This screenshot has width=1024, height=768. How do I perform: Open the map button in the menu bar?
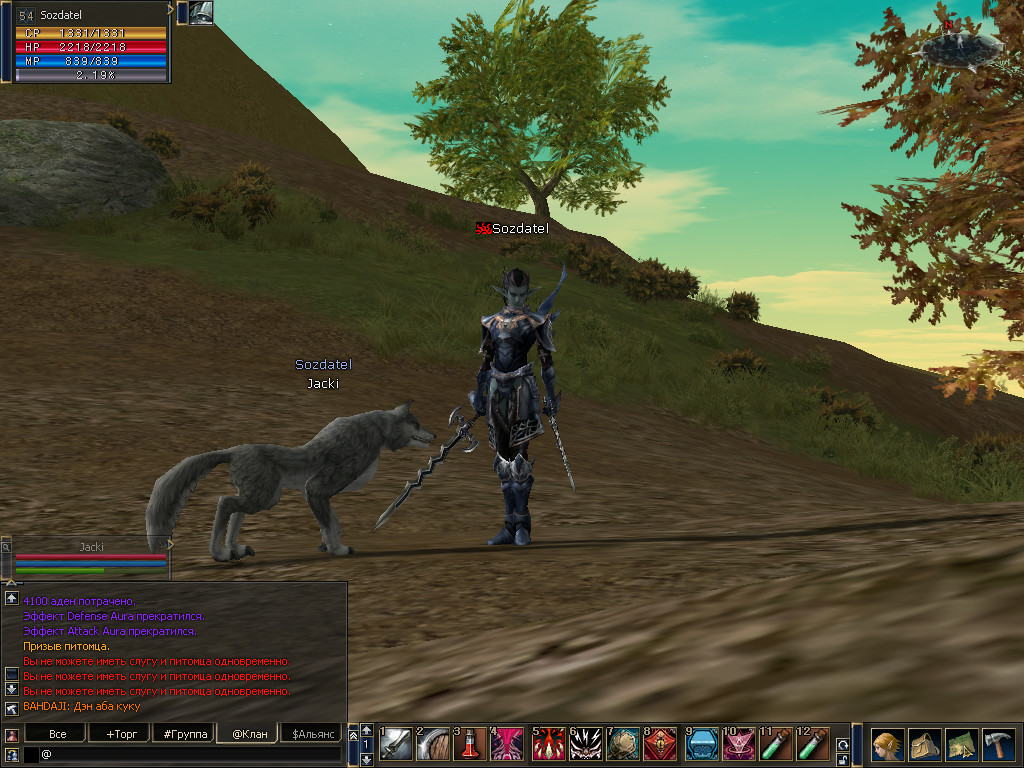pyautogui.click(x=962, y=745)
